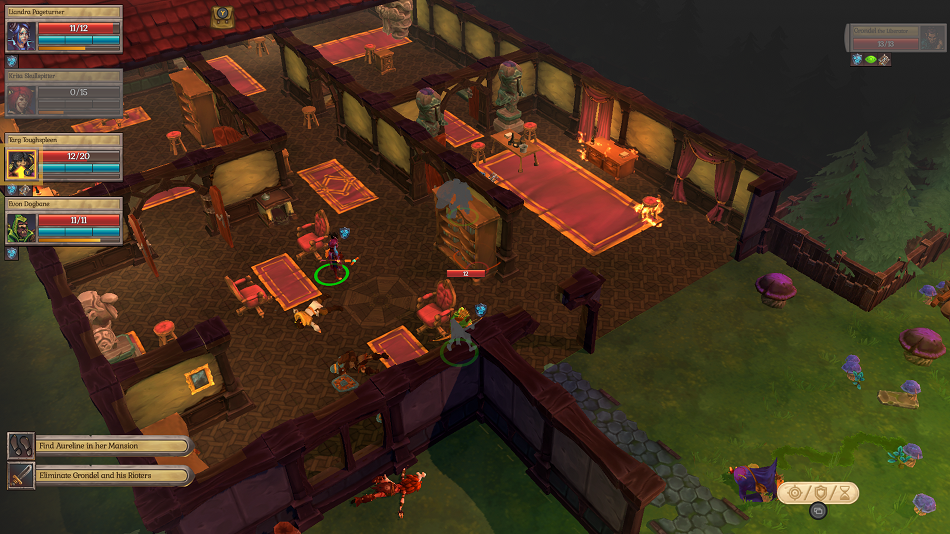
Task: Open the backpack inventory icon
Action: pos(222,15)
